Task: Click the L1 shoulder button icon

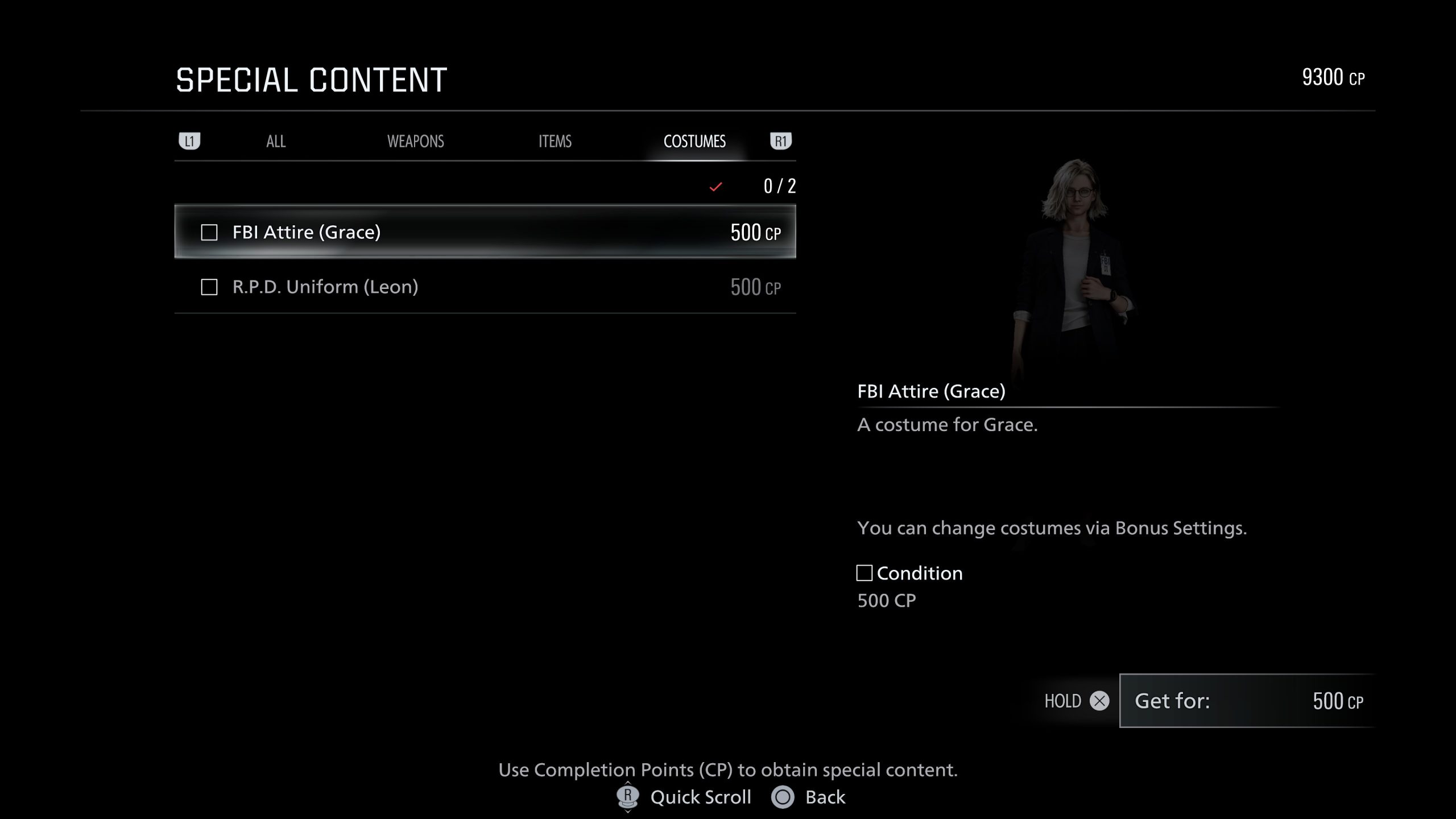Action: (191, 140)
